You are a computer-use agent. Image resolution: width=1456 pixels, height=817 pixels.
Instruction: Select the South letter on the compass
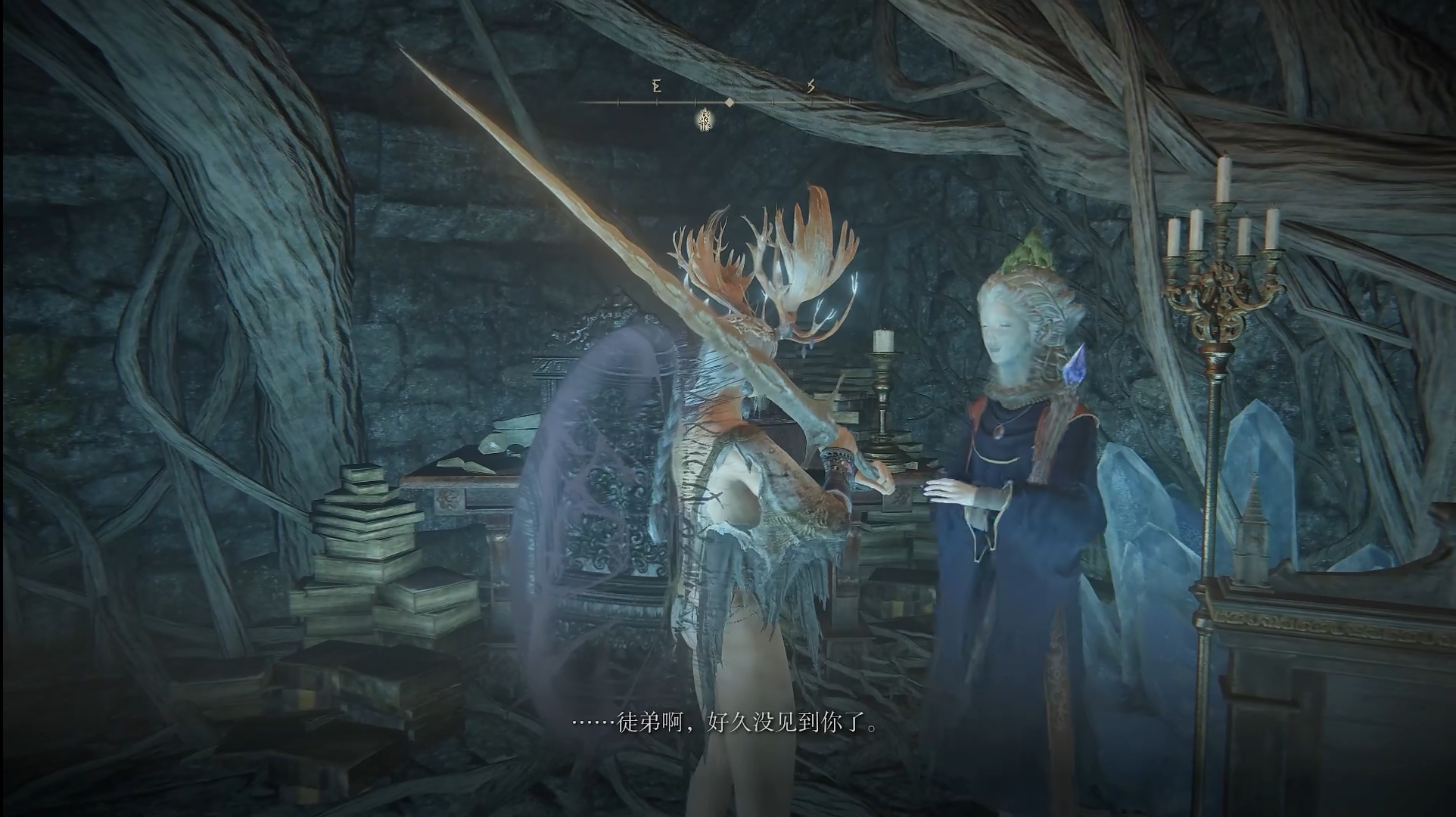pos(810,86)
